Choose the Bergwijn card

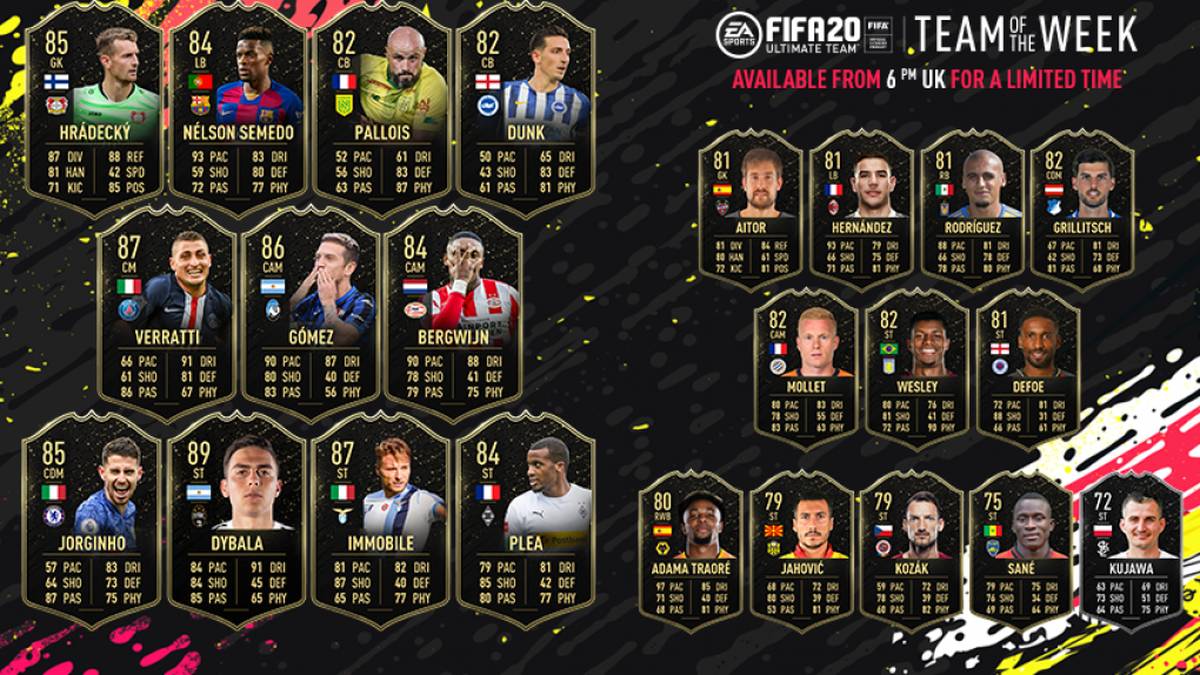pos(453,312)
